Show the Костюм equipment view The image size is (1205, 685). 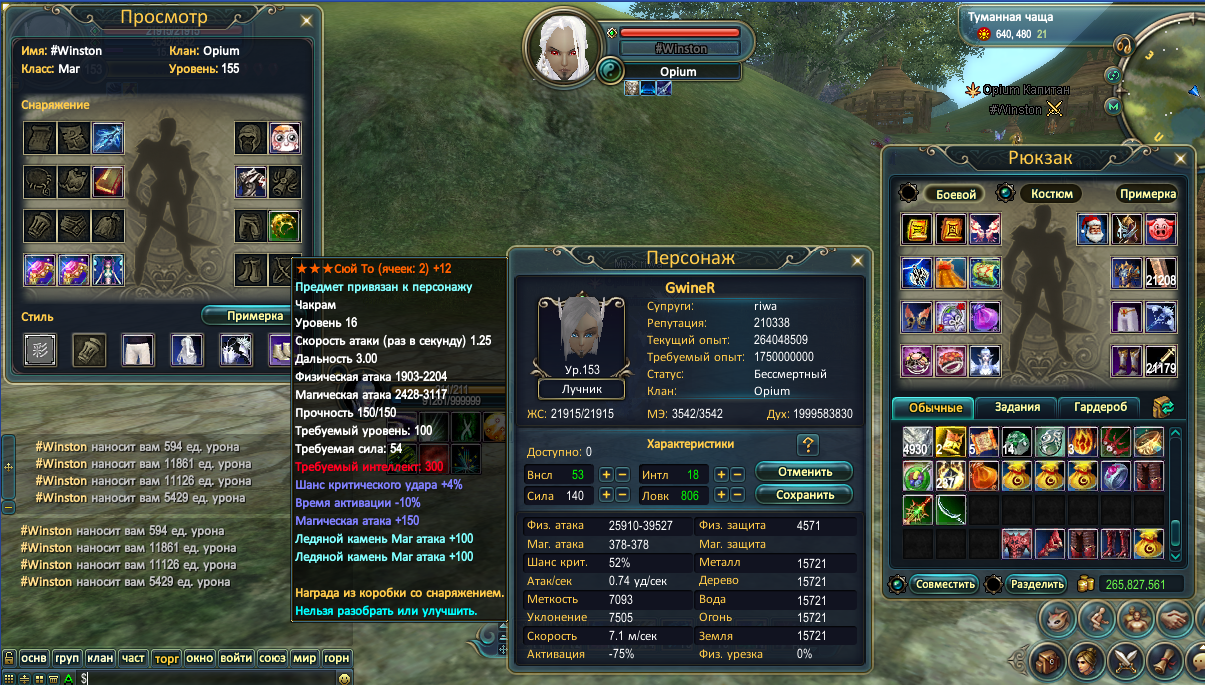click(x=1051, y=194)
